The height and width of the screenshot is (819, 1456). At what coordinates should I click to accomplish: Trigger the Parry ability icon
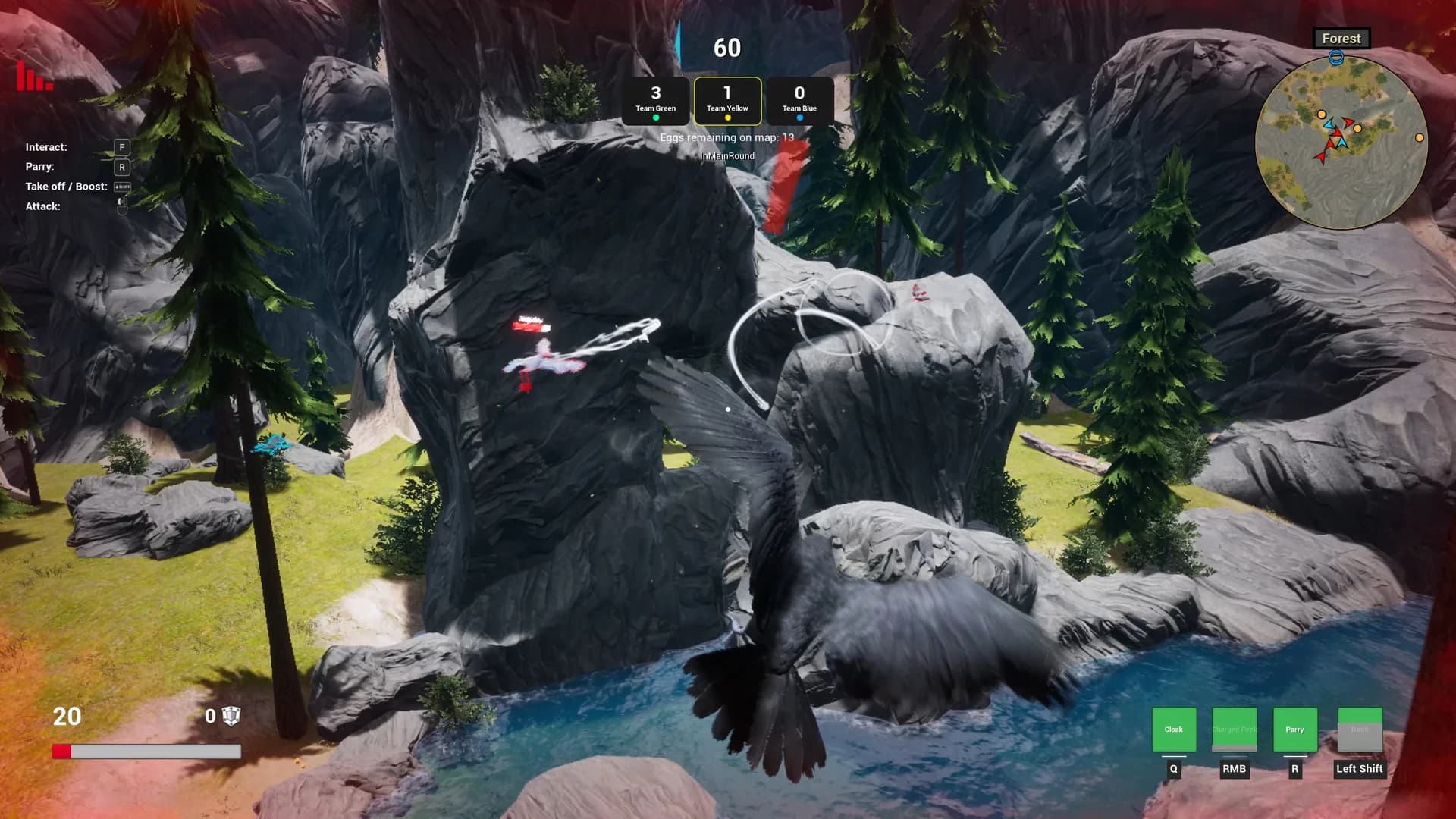click(1294, 729)
